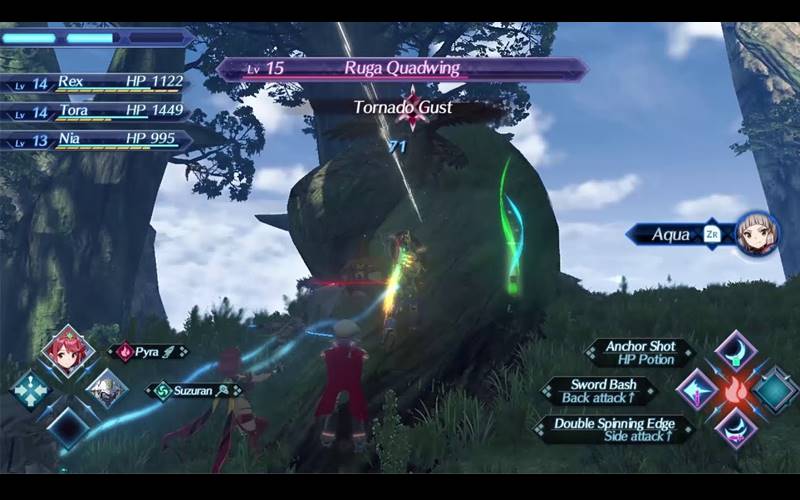Select the teal square art slot

774,390
